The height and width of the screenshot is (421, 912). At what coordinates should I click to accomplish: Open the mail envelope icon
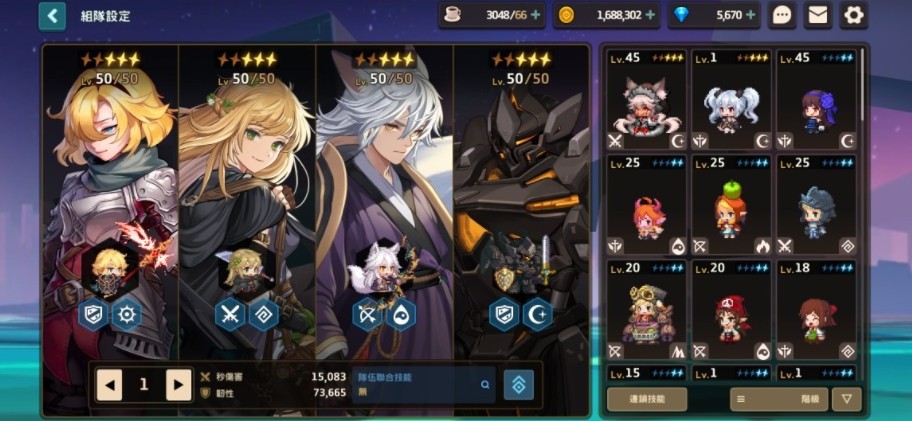(x=818, y=15)
